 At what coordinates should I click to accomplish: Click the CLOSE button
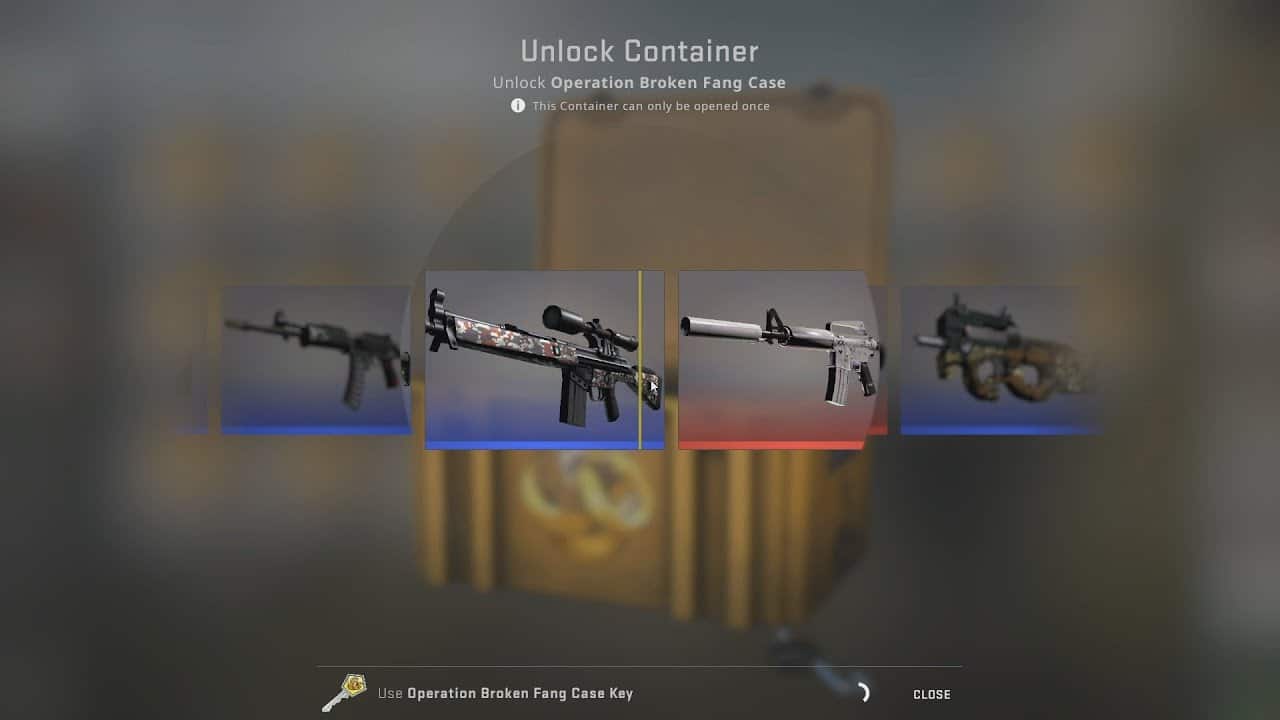pos(931,694)
